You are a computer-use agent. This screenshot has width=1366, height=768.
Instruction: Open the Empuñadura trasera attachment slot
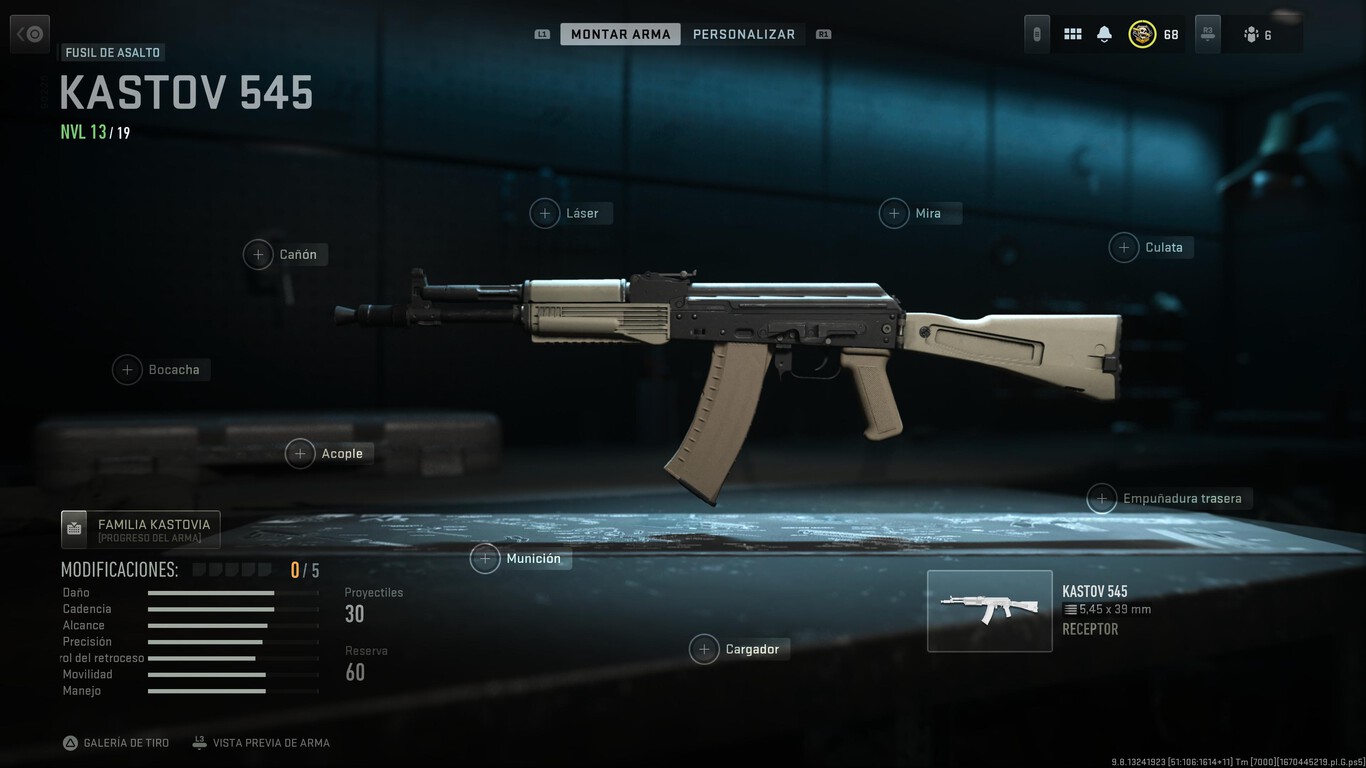coord(1168,498)
